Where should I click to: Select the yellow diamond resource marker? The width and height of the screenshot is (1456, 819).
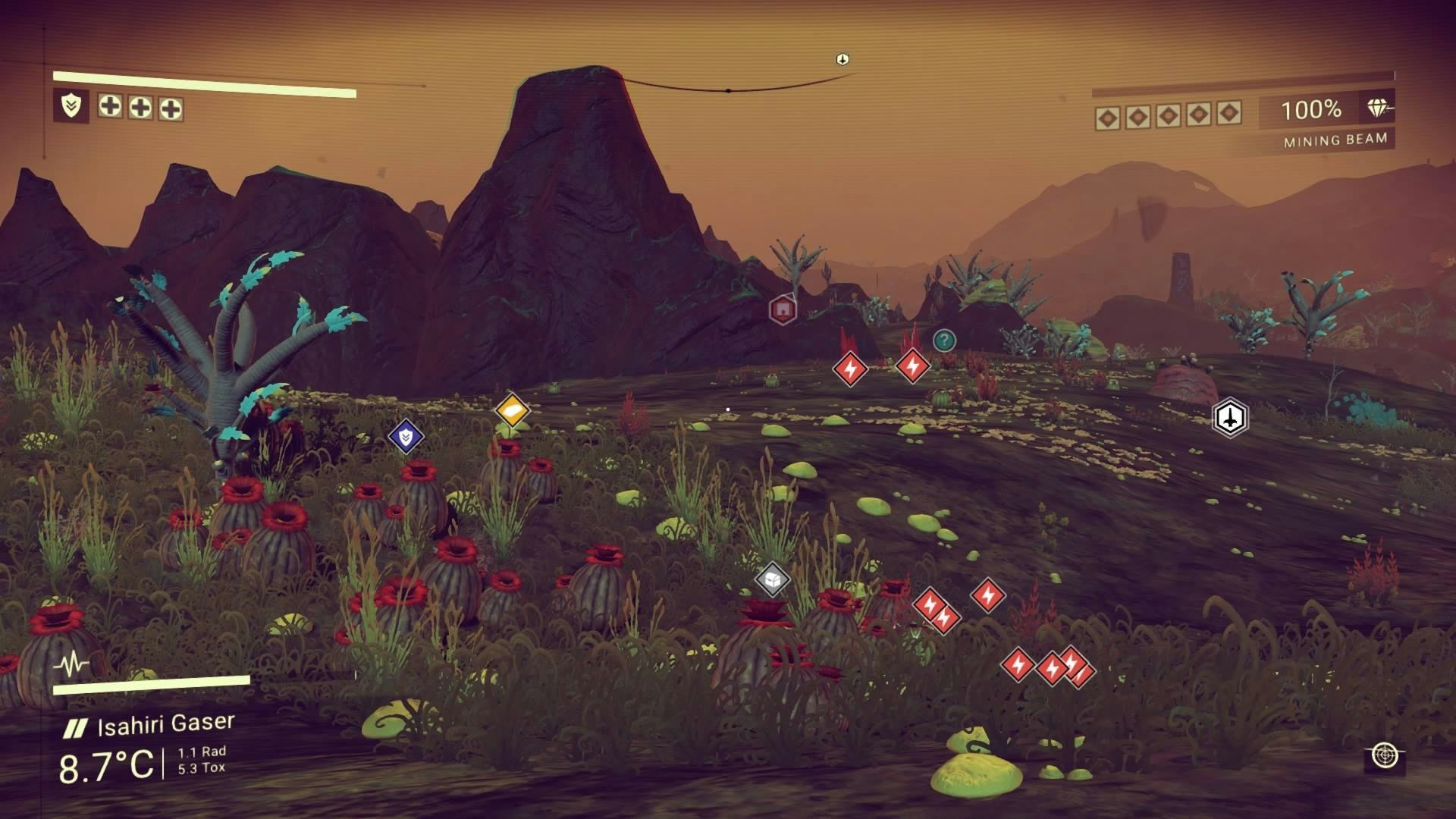(x=512, y=412)
